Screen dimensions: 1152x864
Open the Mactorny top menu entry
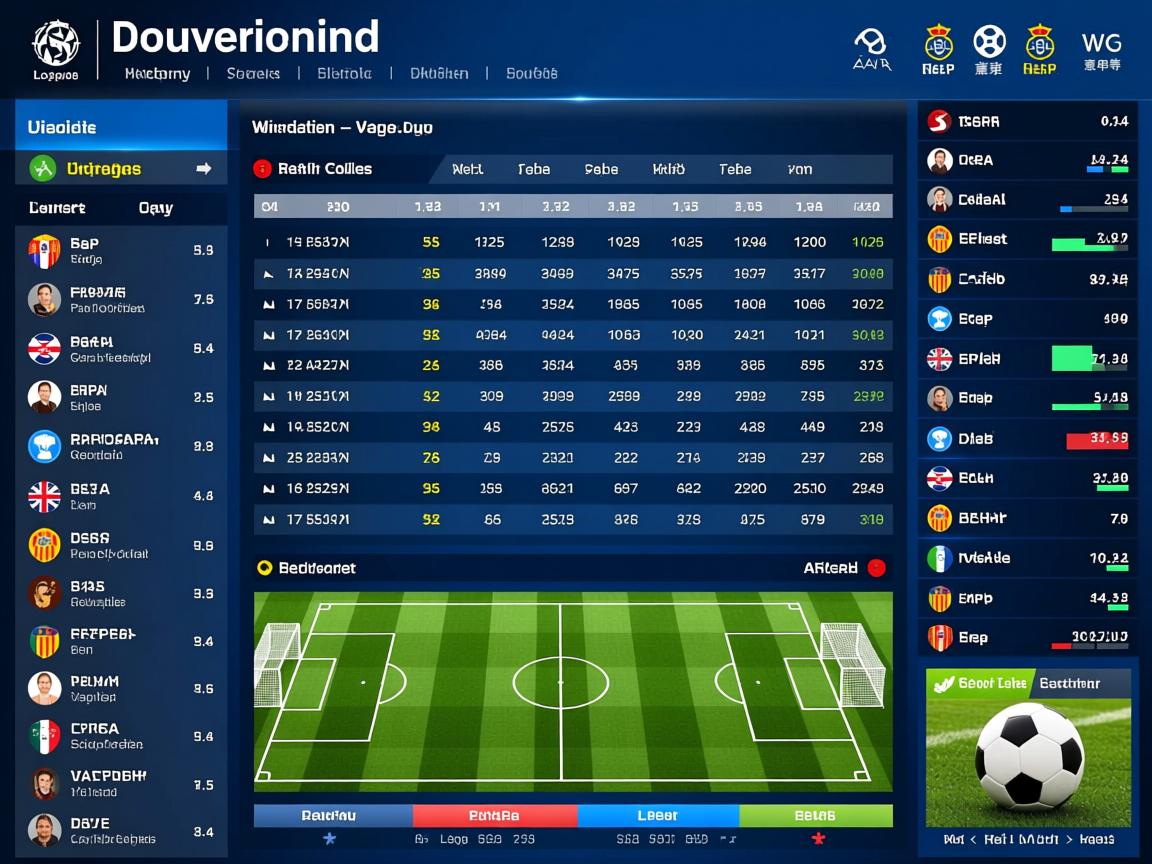coord(157,73)
